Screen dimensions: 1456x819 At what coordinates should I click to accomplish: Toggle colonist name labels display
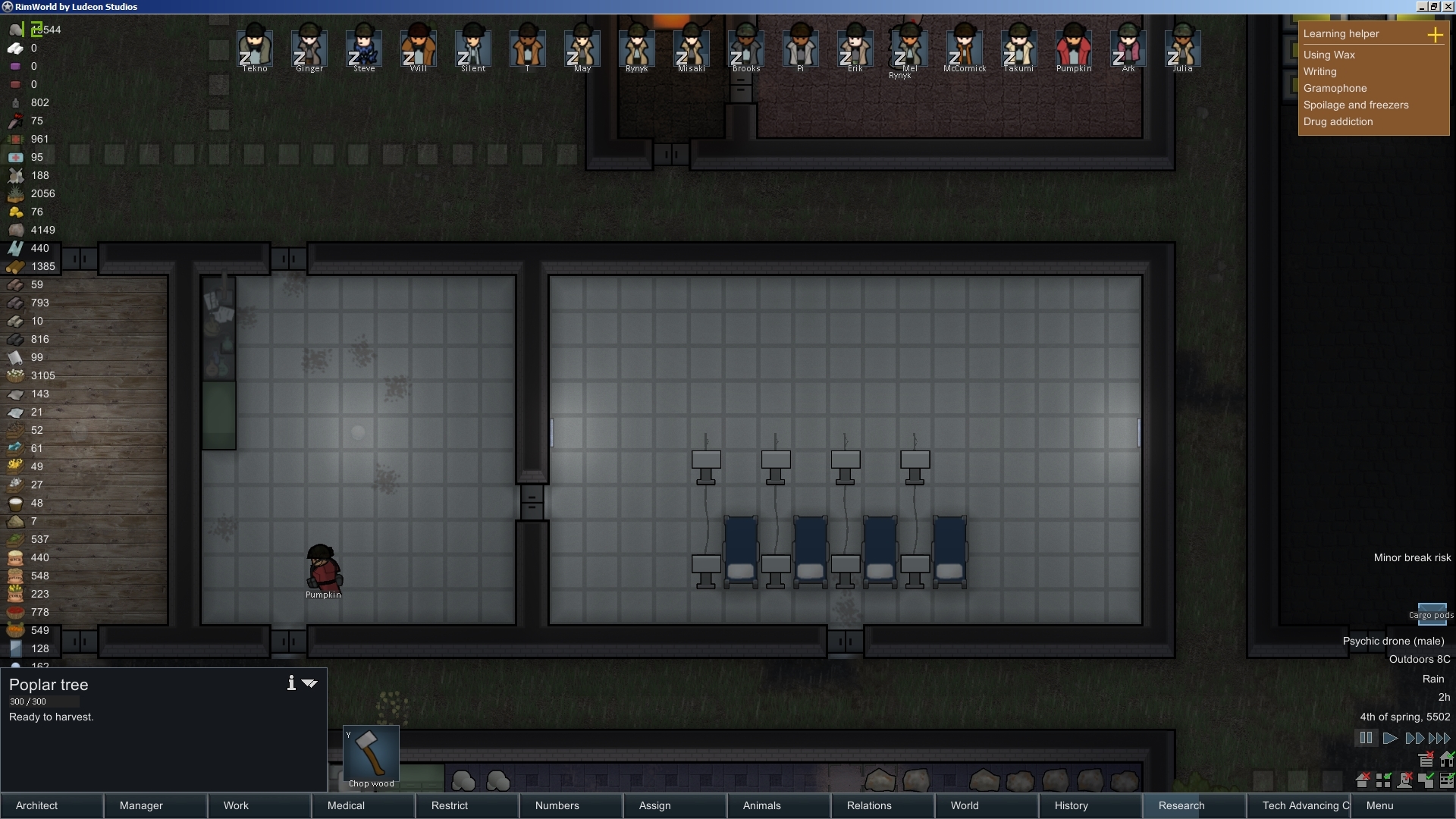pyautogui.click(x=1405, y=781)
